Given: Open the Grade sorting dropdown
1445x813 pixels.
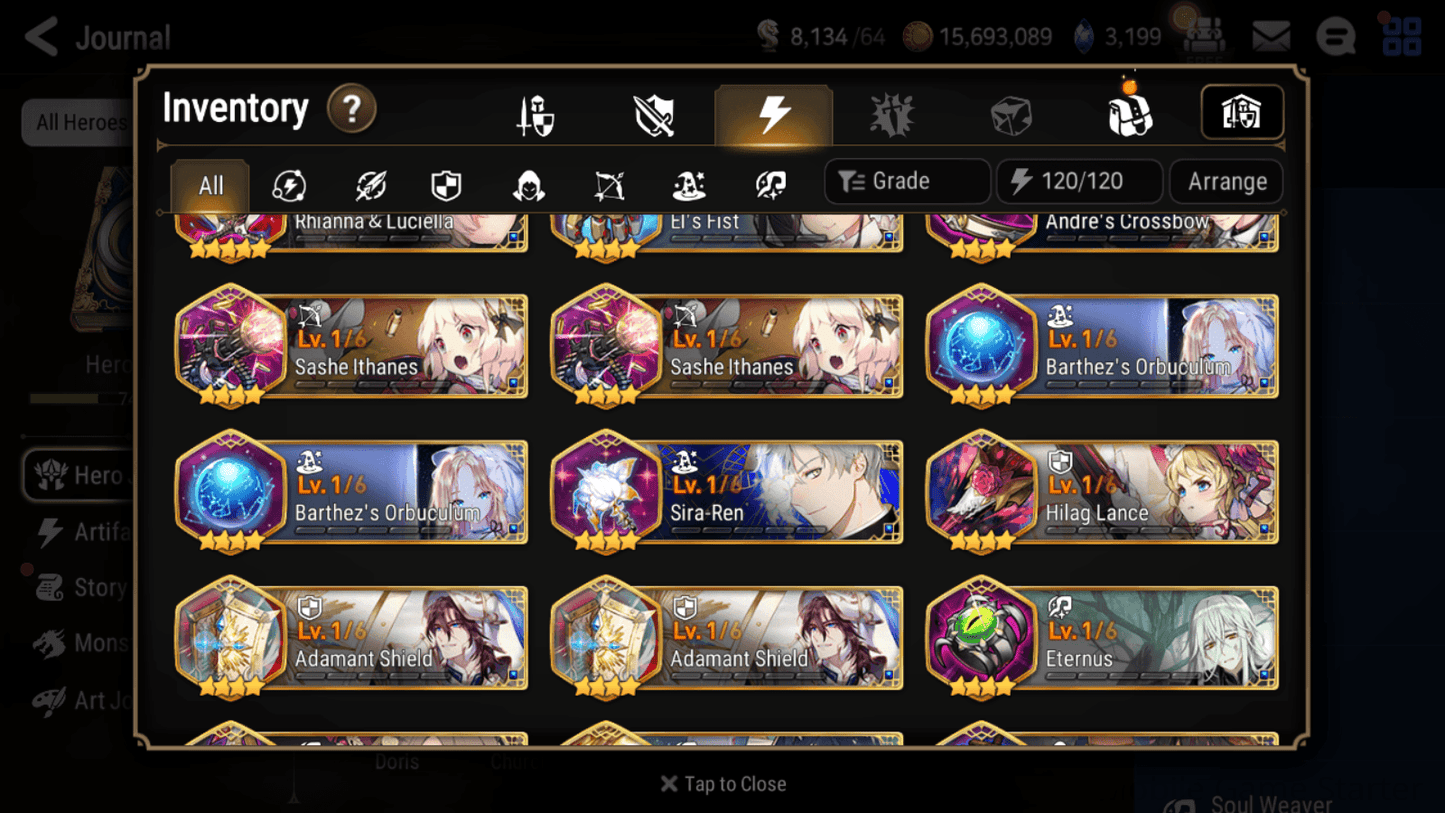Looking at the screenshot, I should (x=907, y=181).
